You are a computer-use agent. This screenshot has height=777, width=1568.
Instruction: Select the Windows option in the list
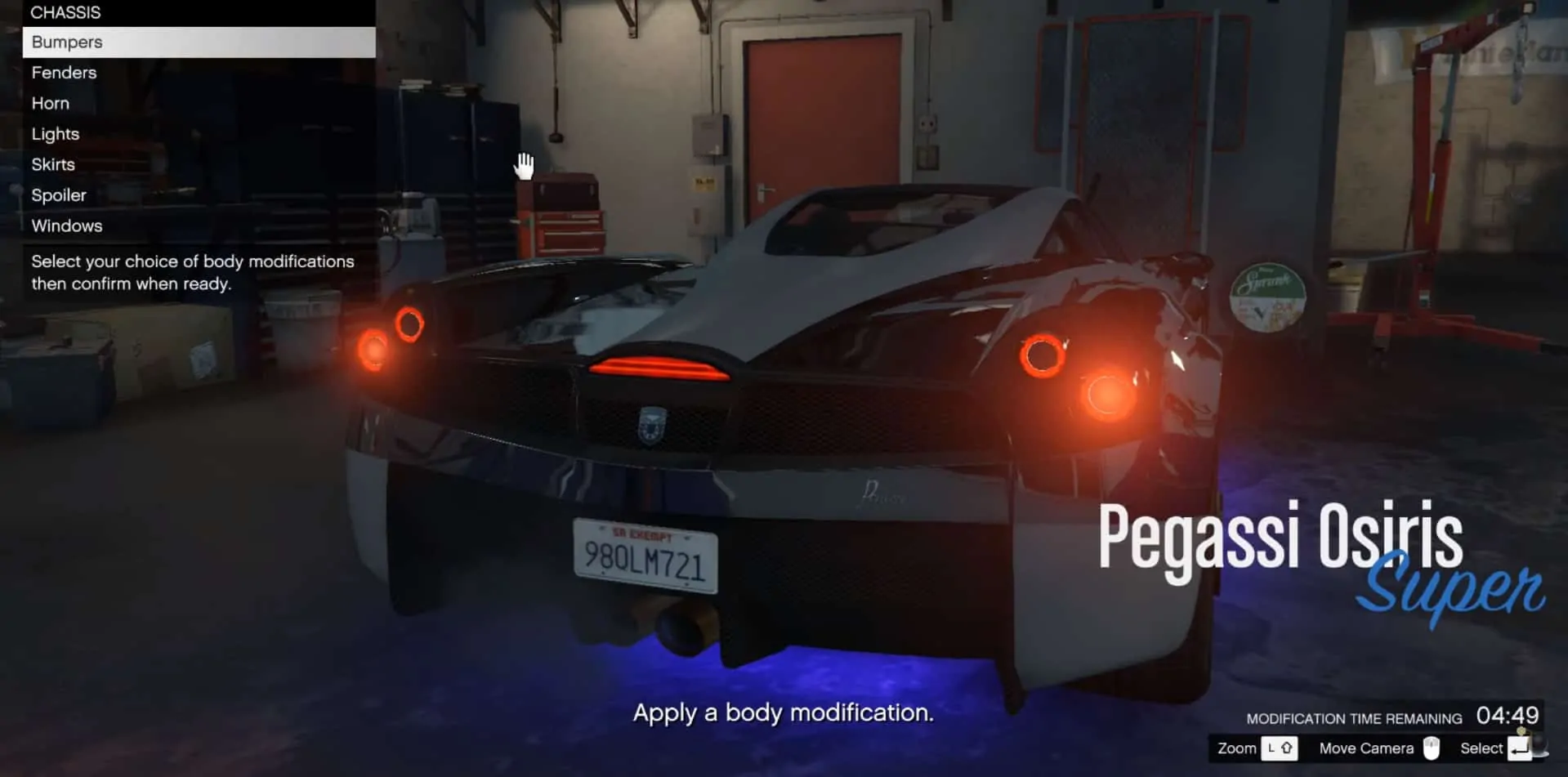66,226
